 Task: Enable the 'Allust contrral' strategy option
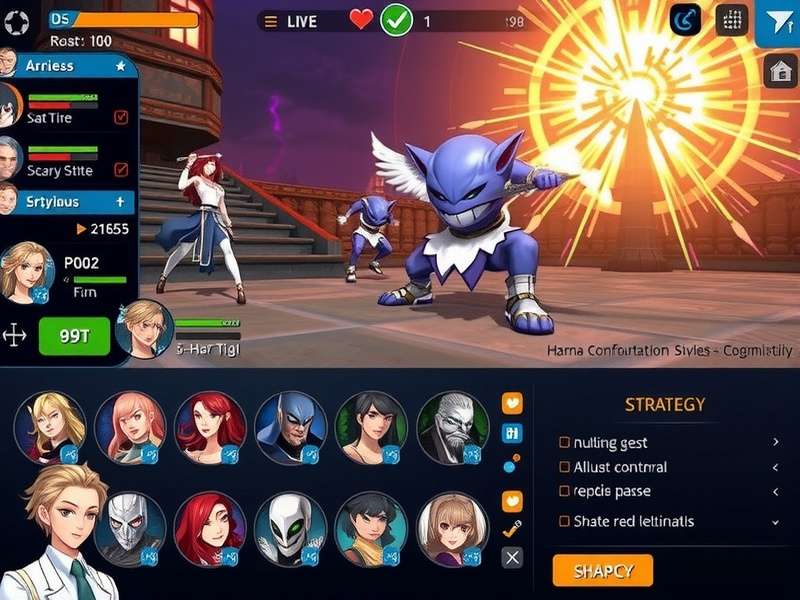click(565, 467)
